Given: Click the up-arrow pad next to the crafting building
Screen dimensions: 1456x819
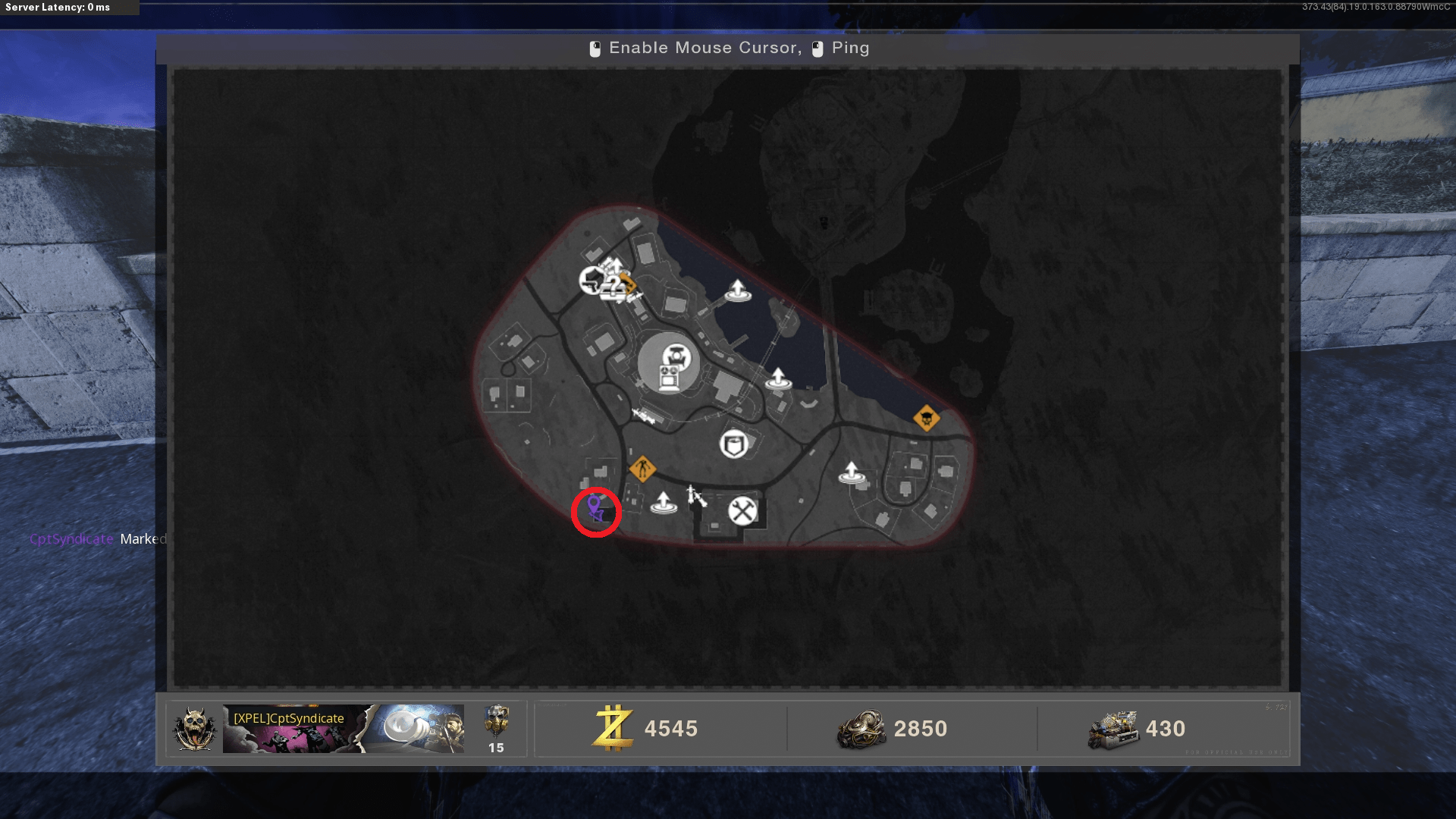Looking at the screenshot, I should [x=664, y=502].
